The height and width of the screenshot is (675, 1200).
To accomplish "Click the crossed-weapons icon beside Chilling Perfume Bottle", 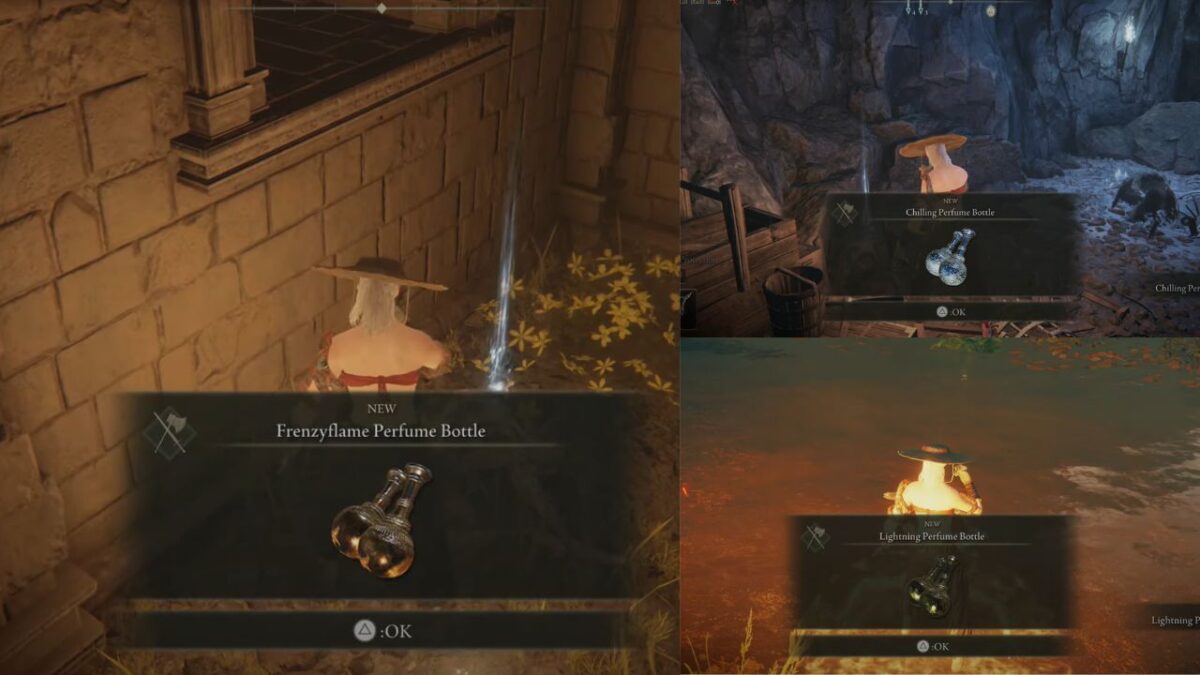I will (x=844, y=213).
